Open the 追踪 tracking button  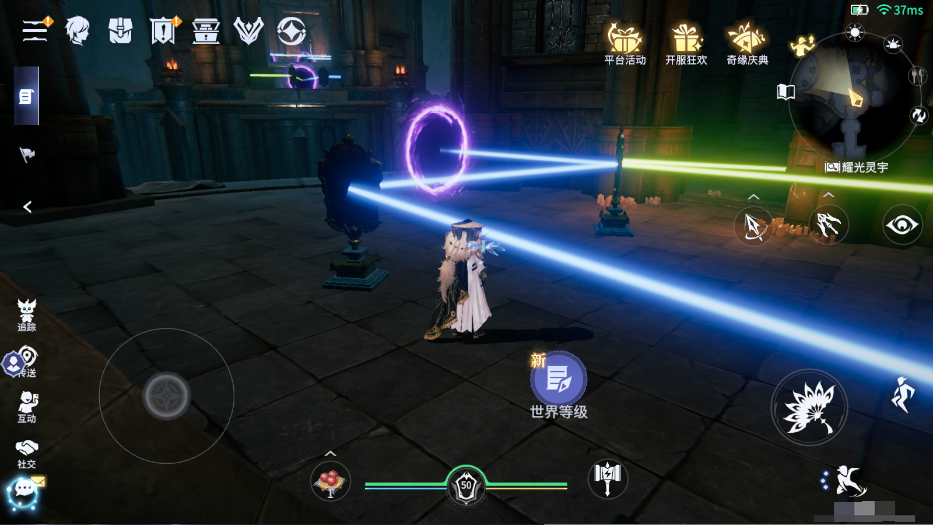[x=27, y=314]
